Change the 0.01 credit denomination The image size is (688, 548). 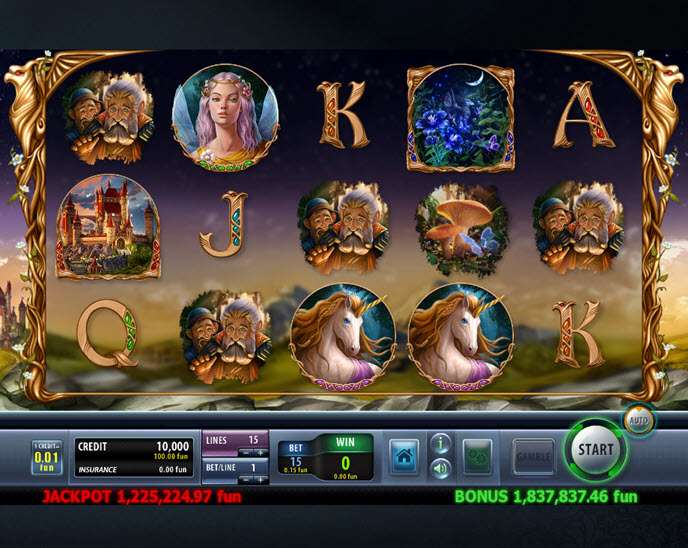coord(46,458)
